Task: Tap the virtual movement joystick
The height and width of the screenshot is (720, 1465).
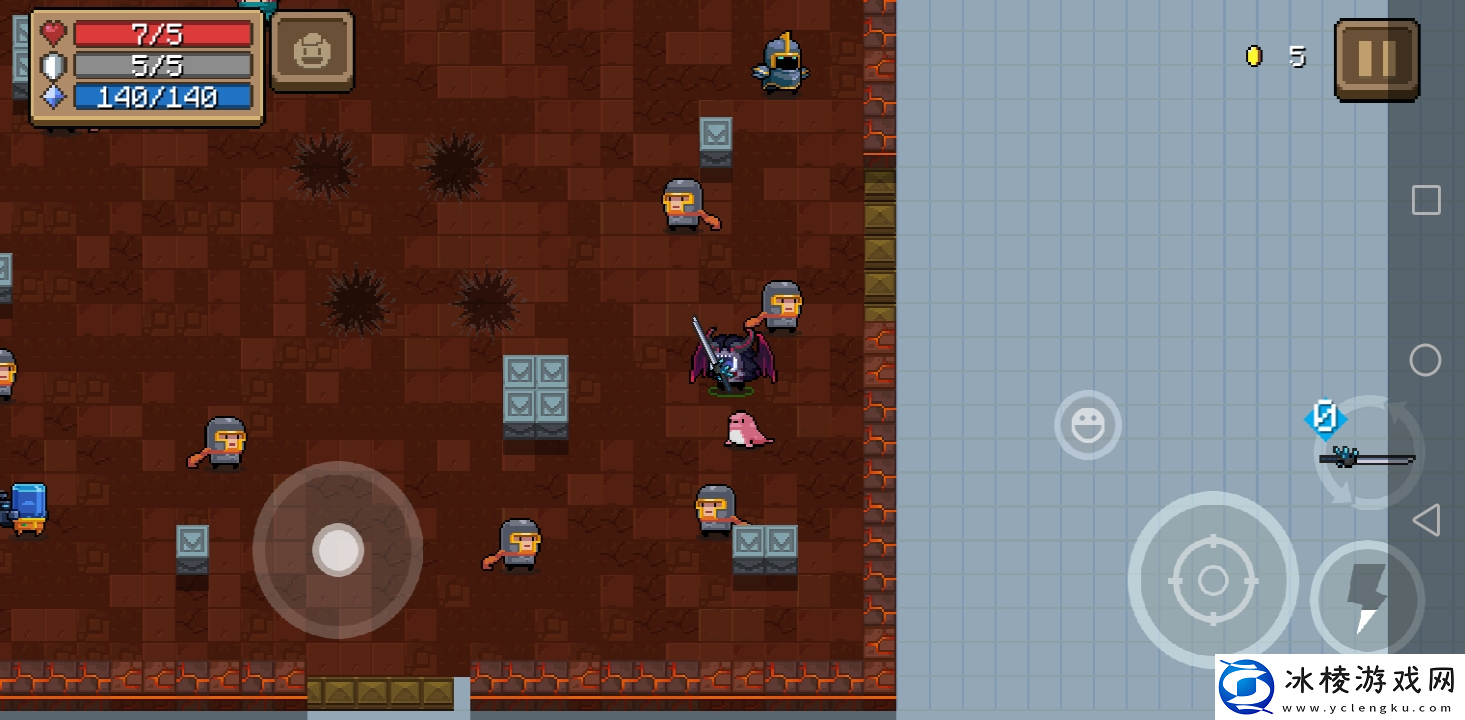Action: [x=338, y=549]
